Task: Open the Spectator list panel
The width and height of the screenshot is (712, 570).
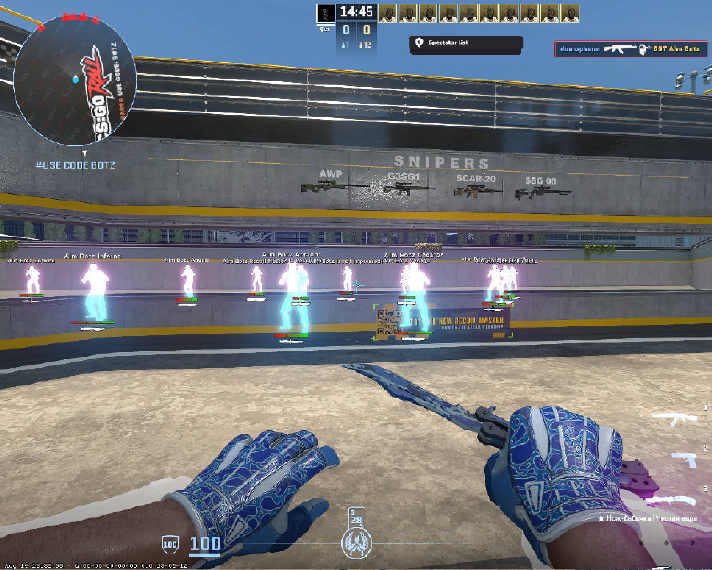Action: [x=464, y=44]
